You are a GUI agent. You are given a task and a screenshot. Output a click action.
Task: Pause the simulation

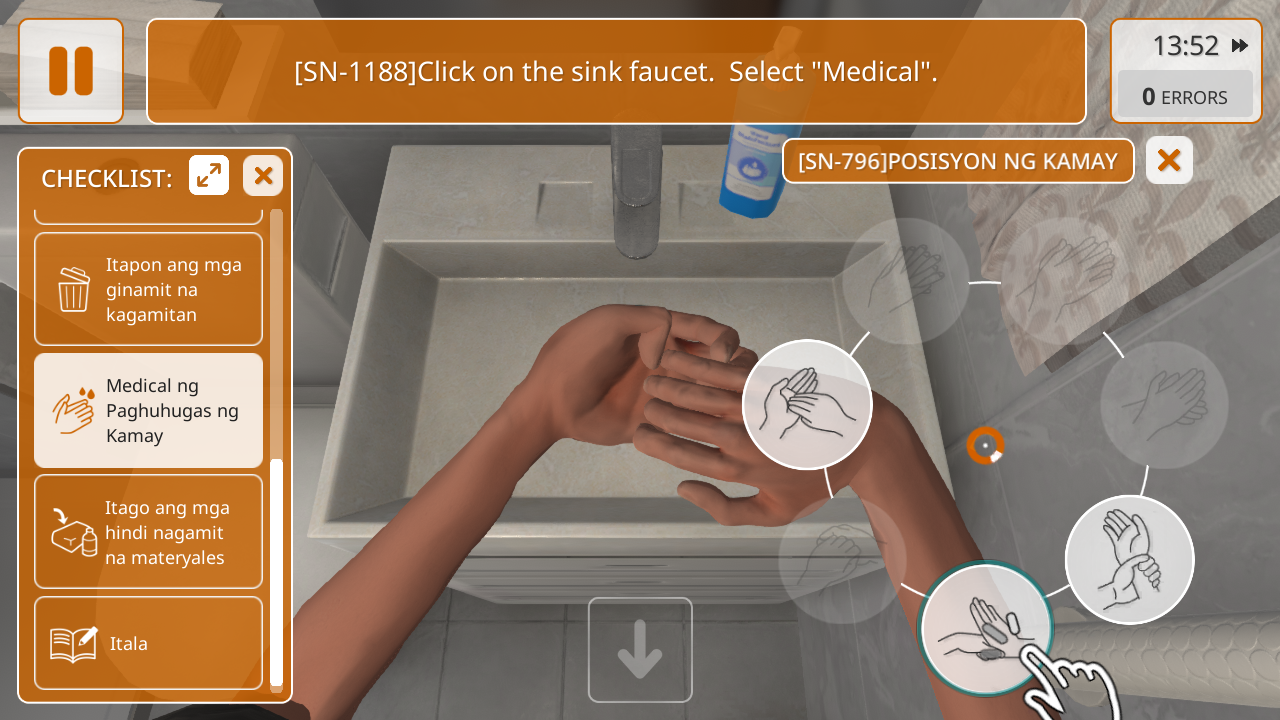coord(71,71)
